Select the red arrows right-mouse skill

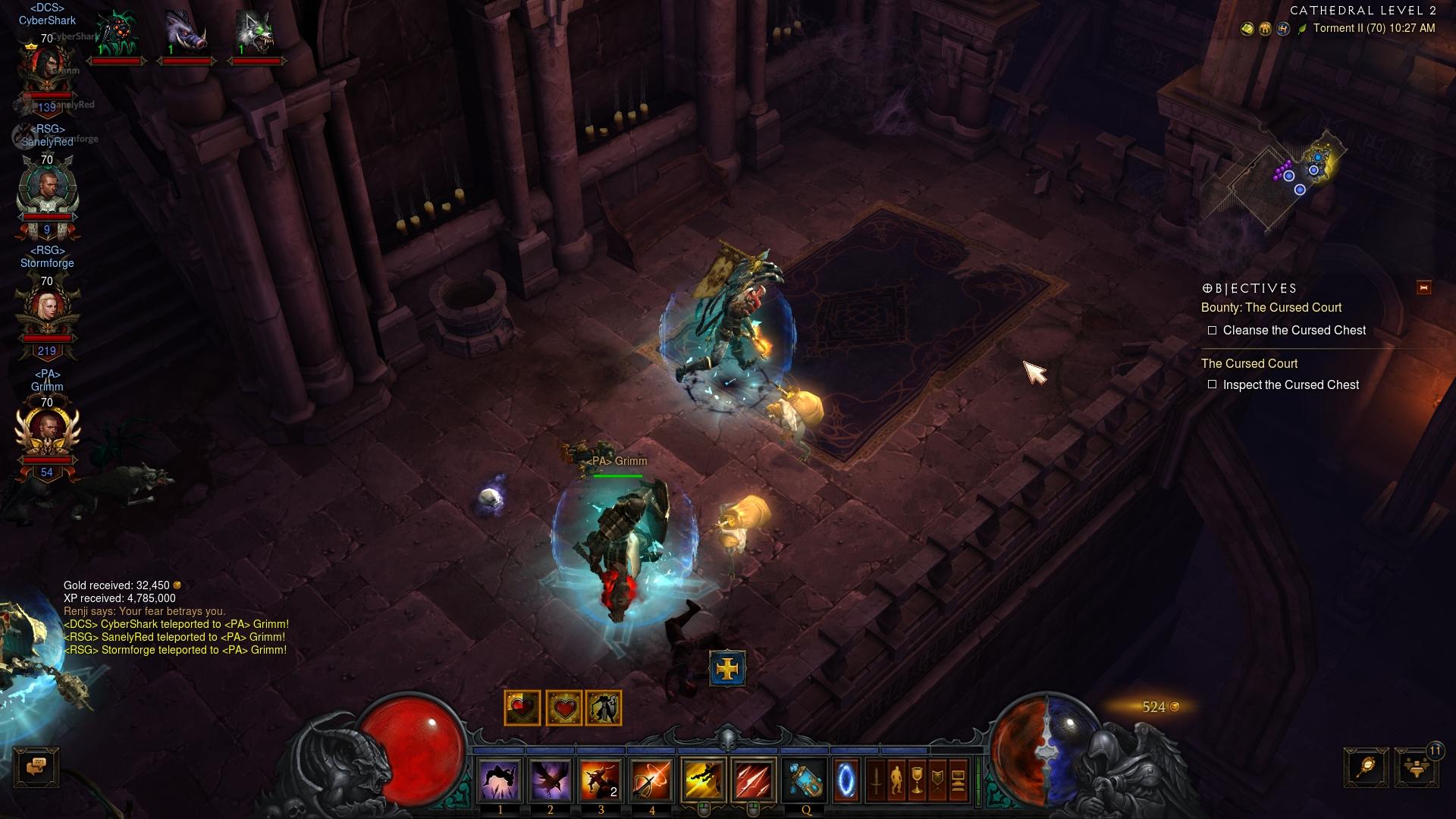[x=753, y=781]
